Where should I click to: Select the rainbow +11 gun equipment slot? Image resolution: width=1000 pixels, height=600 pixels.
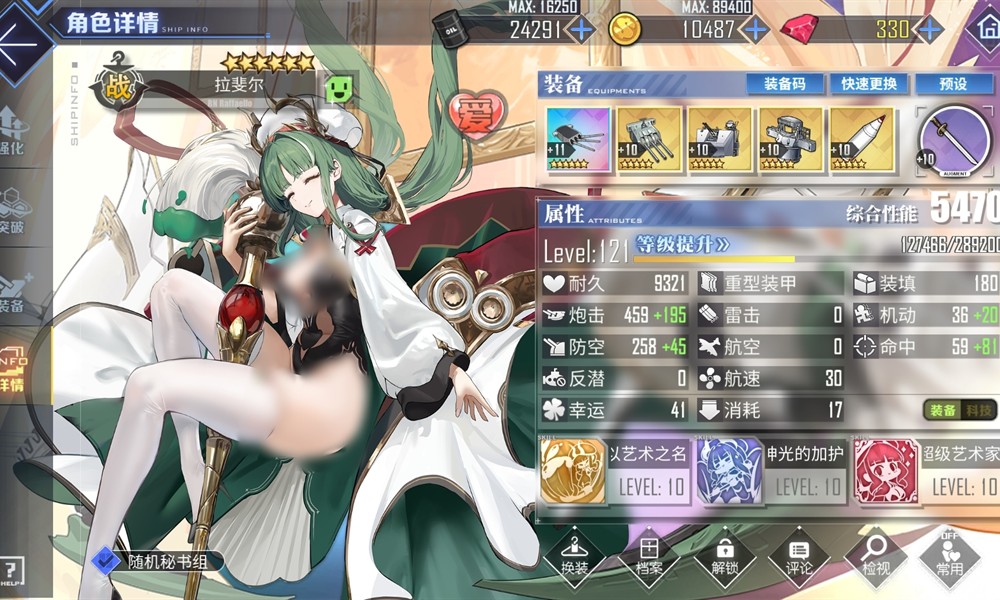(577, 139)
